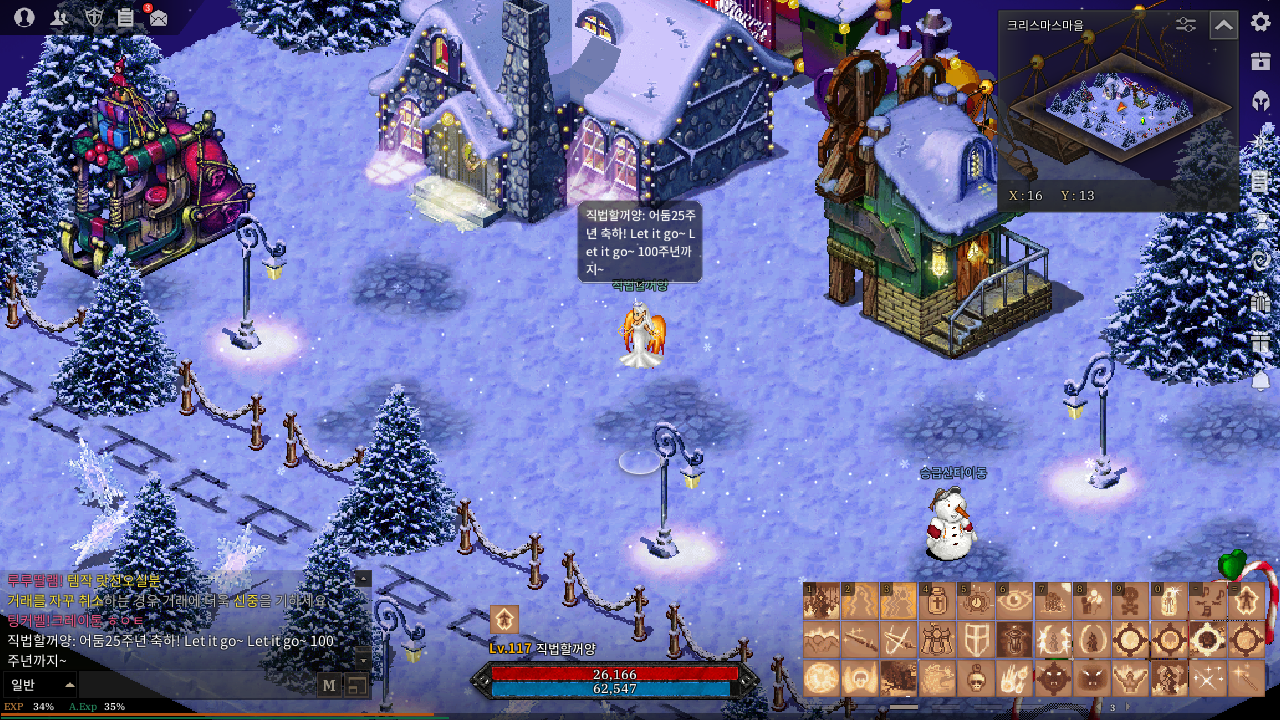Screen dimensions: 1280x720
Task: Select the chat channel dropdown
Action: click(42, 685)
